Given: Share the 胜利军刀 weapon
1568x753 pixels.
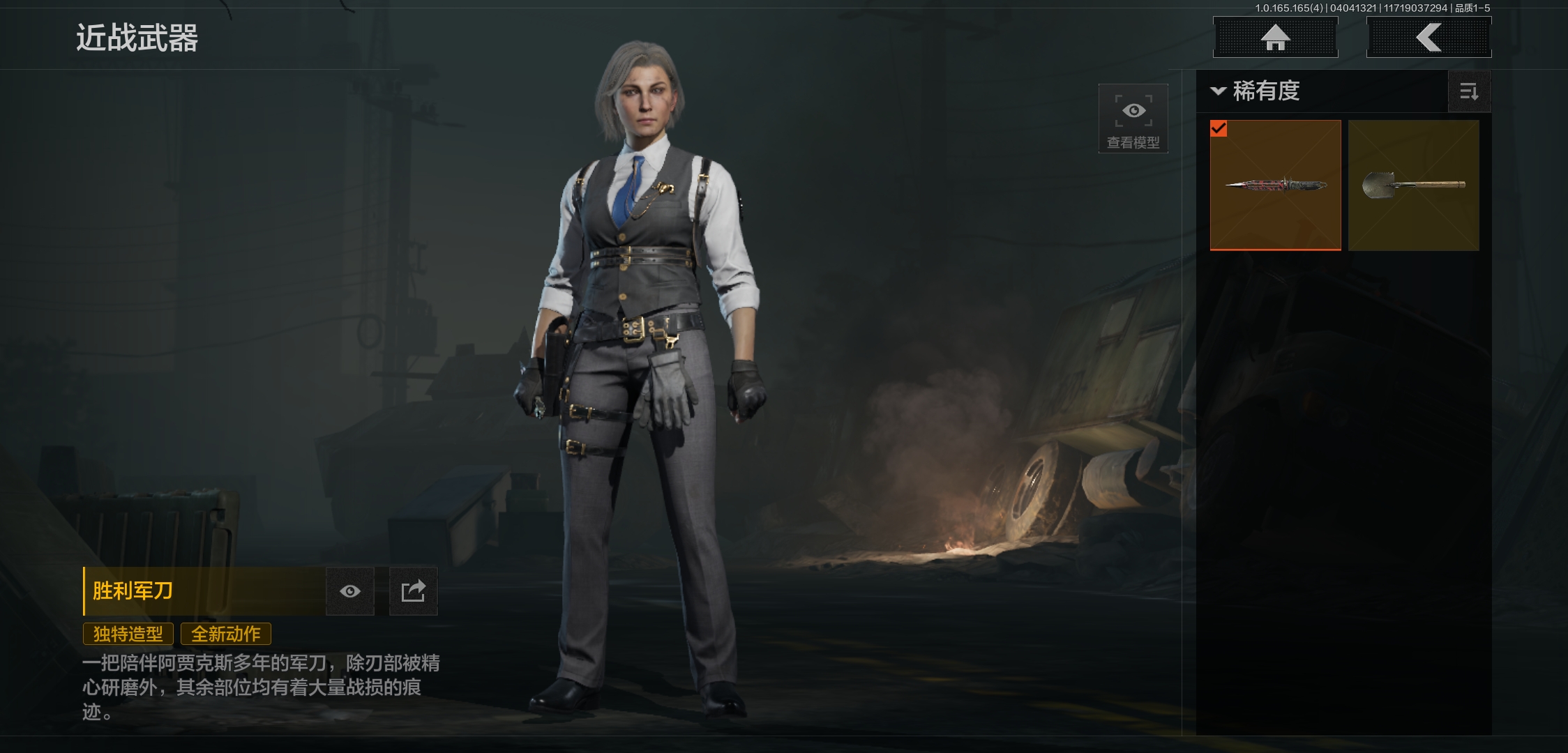Looking at the screenshot, I should pyautogui.click(x=413, y=591).
